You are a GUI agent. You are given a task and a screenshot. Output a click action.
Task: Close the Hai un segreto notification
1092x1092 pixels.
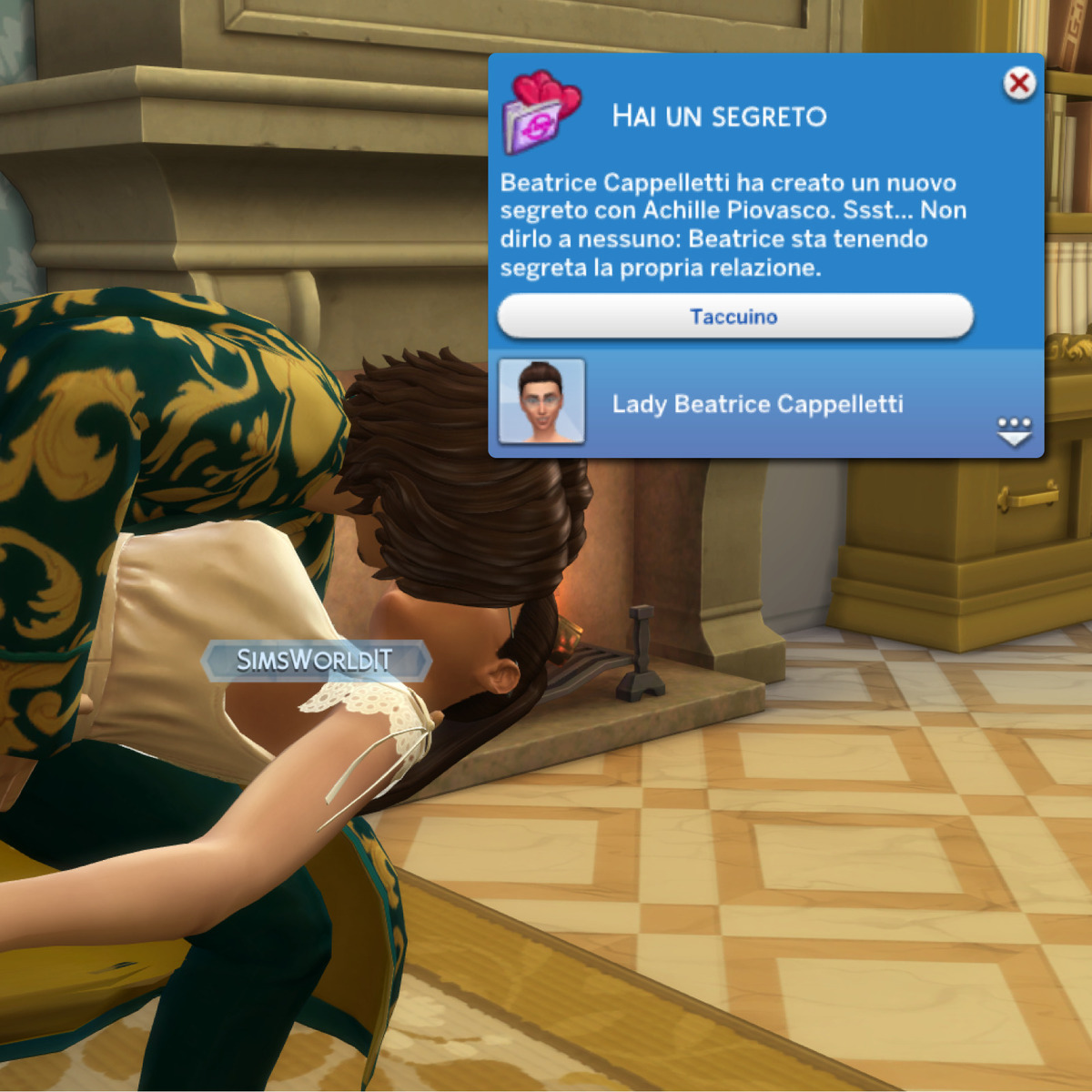pyautogui.click(x=1019, y=84)
